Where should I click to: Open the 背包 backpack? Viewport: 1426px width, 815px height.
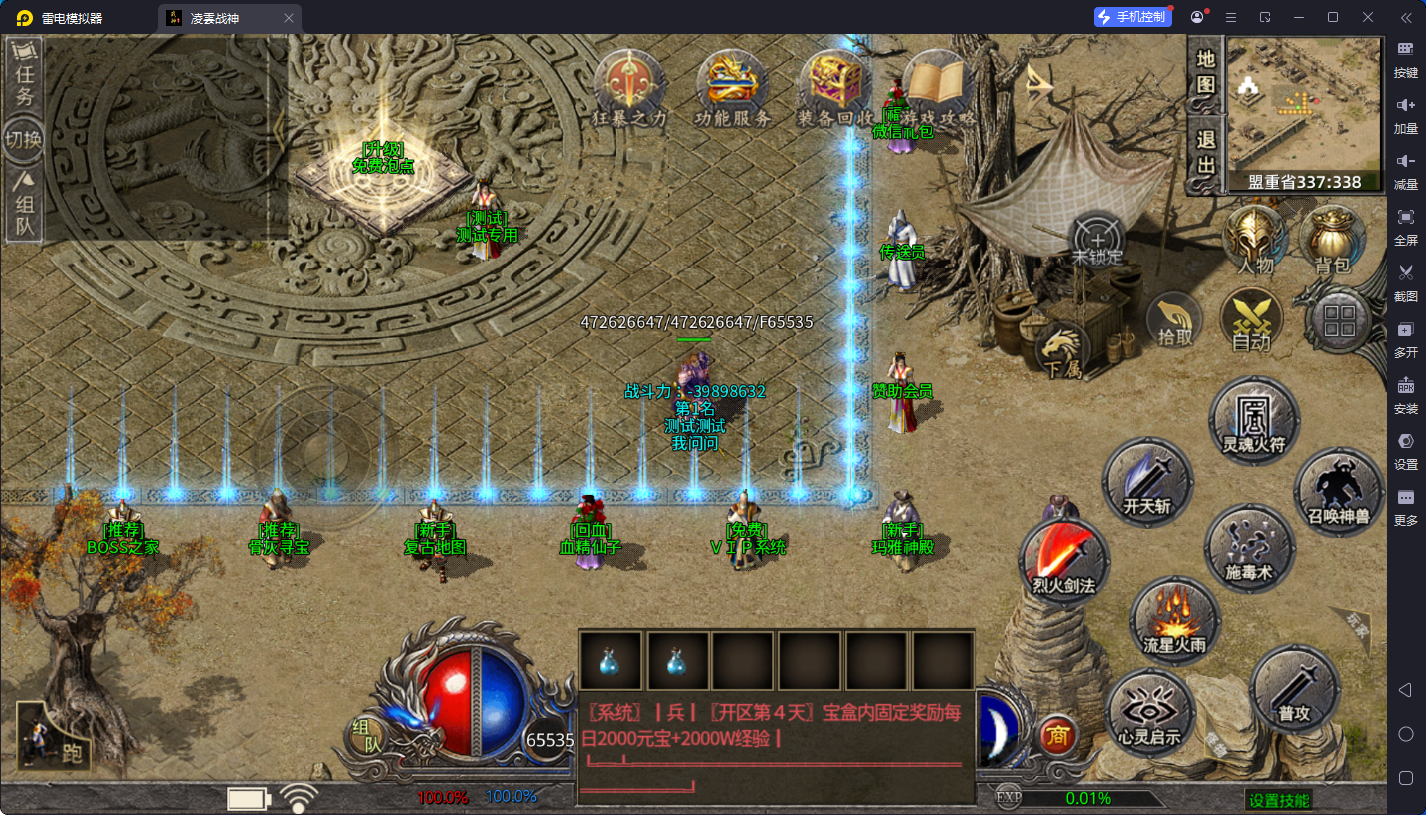coord(1332,240)
